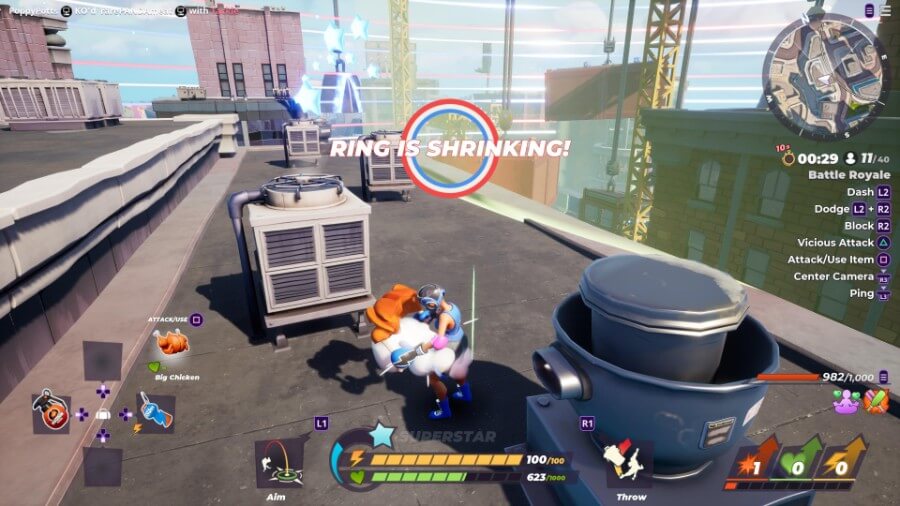The height and width of the screenshot is (506, 900).
Task: Open the hamburger menu above the minimap
Action: pos(884,10)
